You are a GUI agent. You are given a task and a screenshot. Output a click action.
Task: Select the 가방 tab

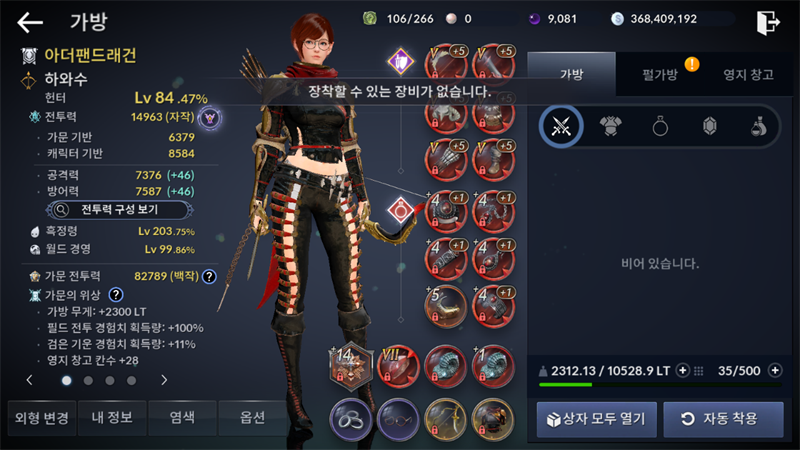pyautogui.click(x=570, y=74)
